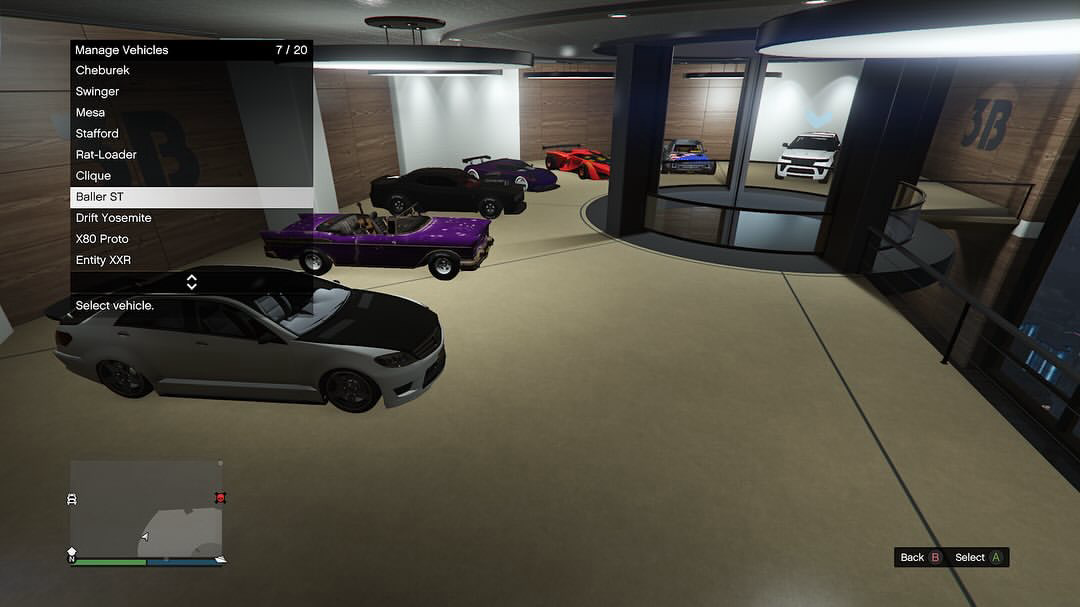Select the Mesa entry
The width and height of the screenshot is (1080, 607).
(x=191, y=113)
